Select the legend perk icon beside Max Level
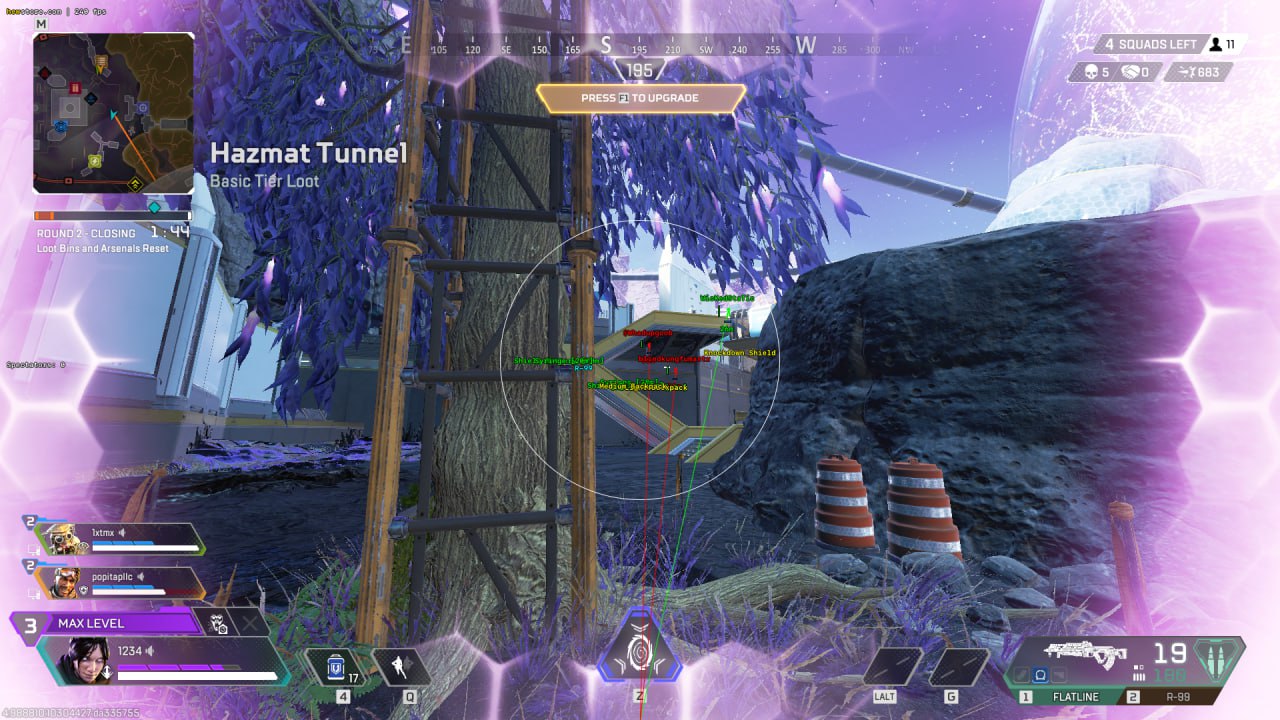The height and width of the screenshot is (720, 1280). [221, 623]
